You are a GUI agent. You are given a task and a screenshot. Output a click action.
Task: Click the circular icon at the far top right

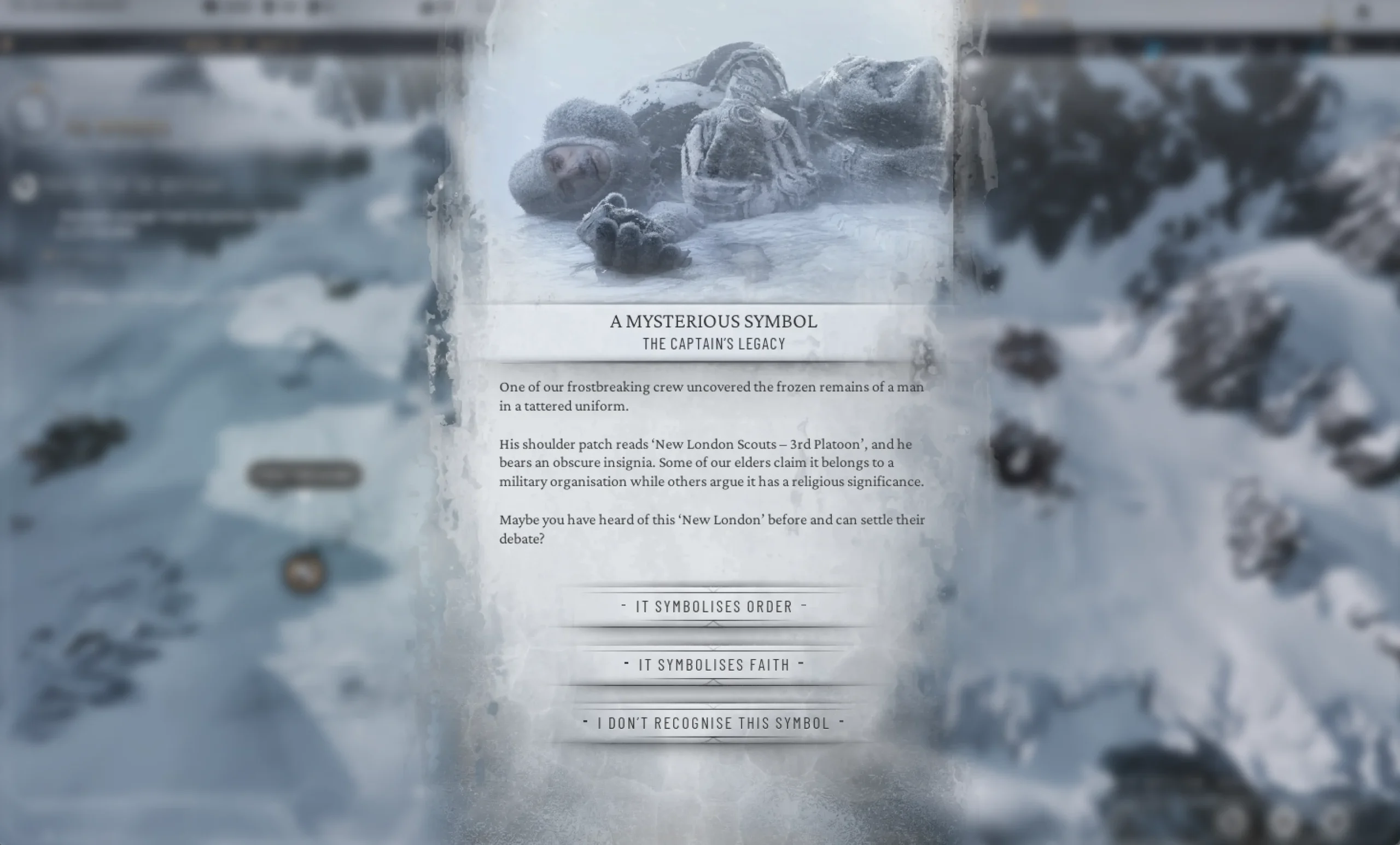(x=1364, y=10)
